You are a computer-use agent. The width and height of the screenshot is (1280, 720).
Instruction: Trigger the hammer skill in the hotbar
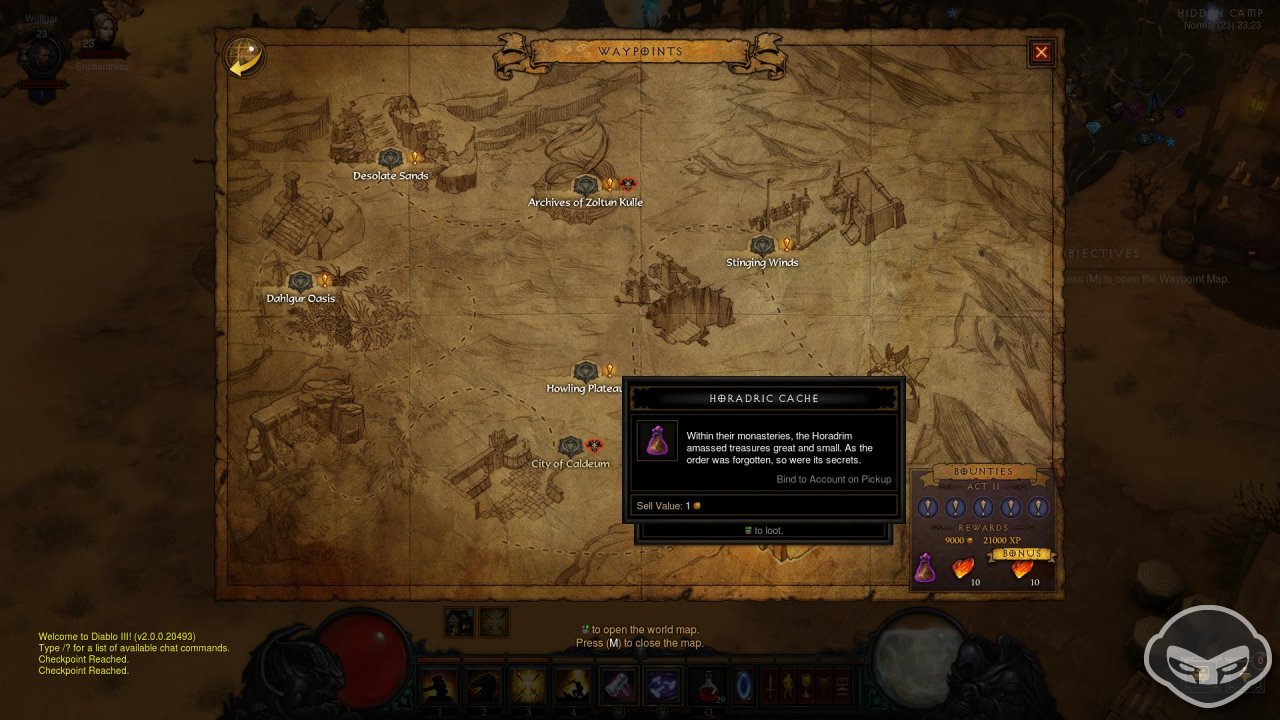616,685
